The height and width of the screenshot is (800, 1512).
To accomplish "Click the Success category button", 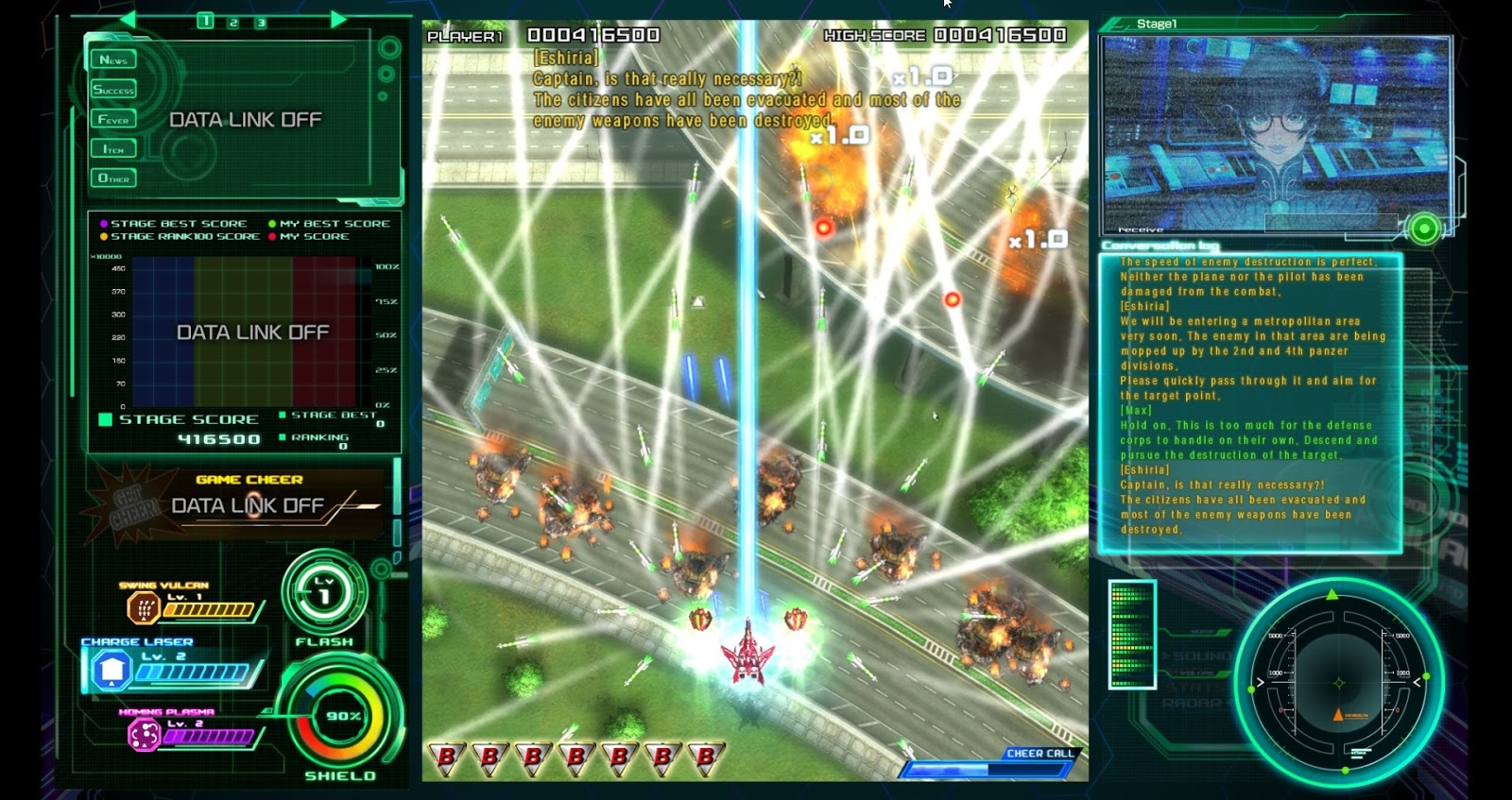I will (x=114, y=88).
